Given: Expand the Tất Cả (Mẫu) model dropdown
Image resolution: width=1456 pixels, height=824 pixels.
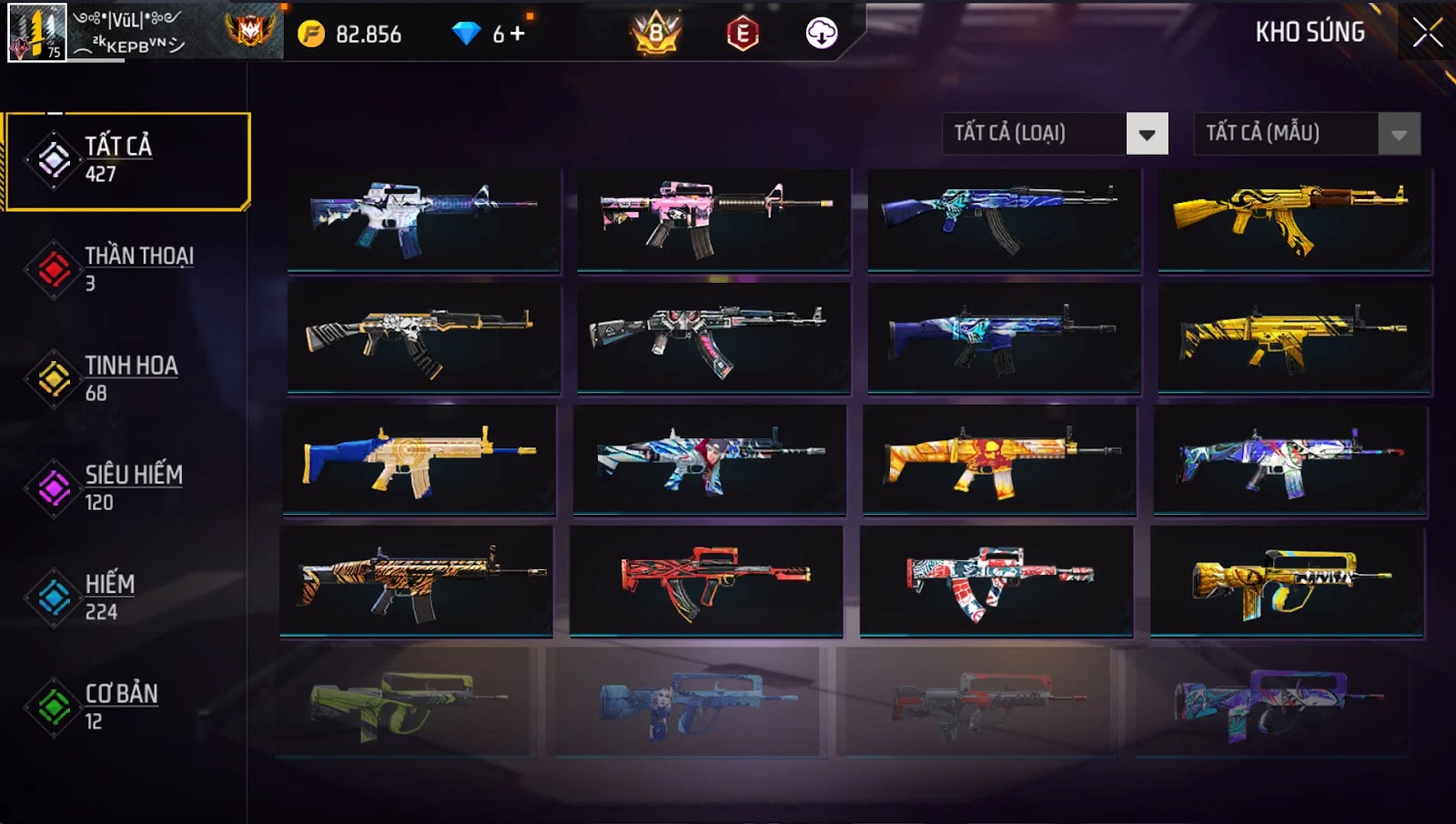Looking at the screenshot, I should [1399, 135].
